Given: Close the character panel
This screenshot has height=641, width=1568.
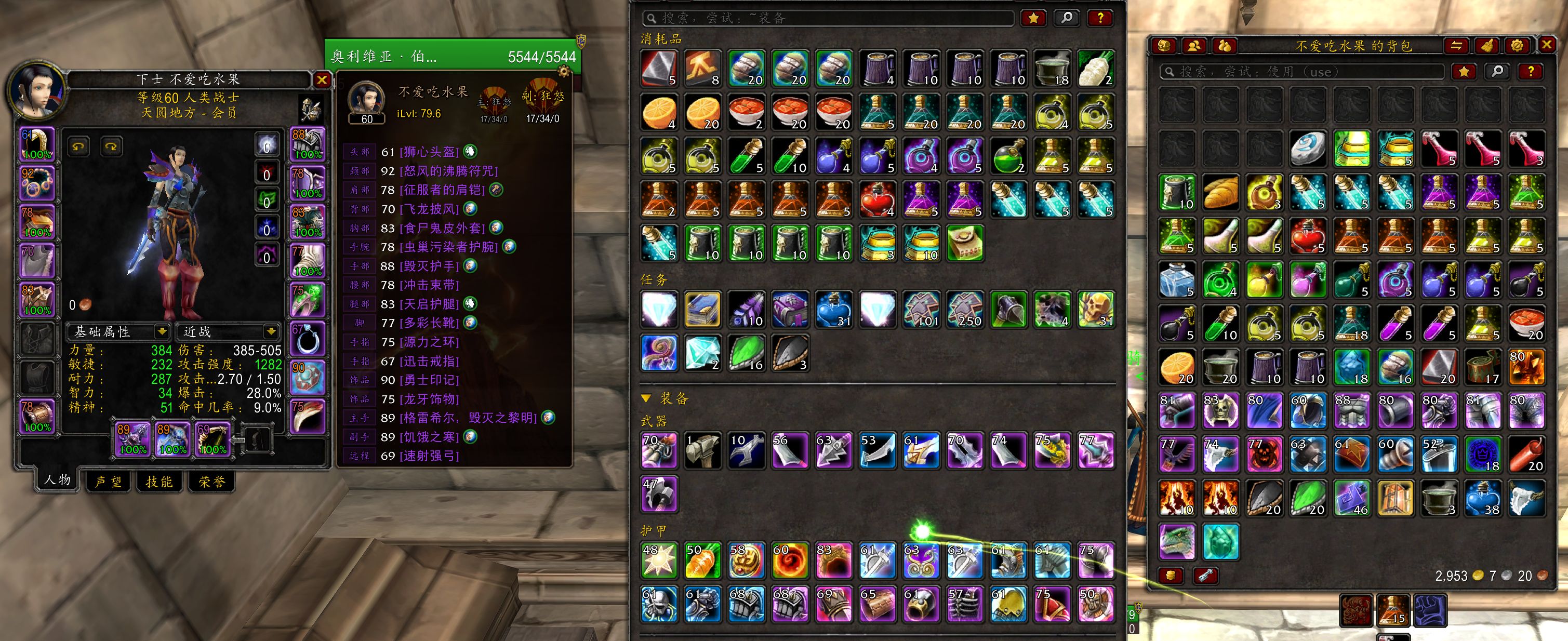Looking at the screenshot, I should pyautogui.click(x=322, y=80).
